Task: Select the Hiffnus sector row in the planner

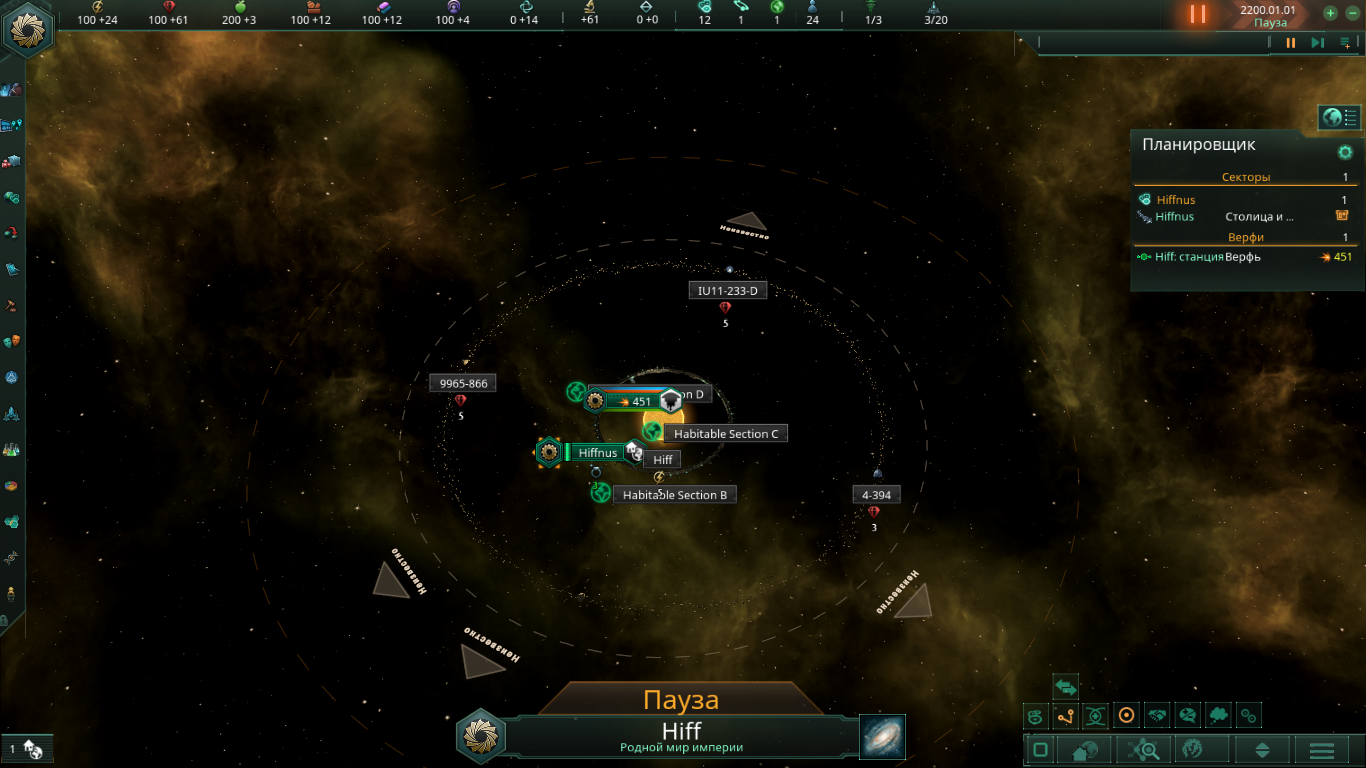Action: click(1175, 200)
